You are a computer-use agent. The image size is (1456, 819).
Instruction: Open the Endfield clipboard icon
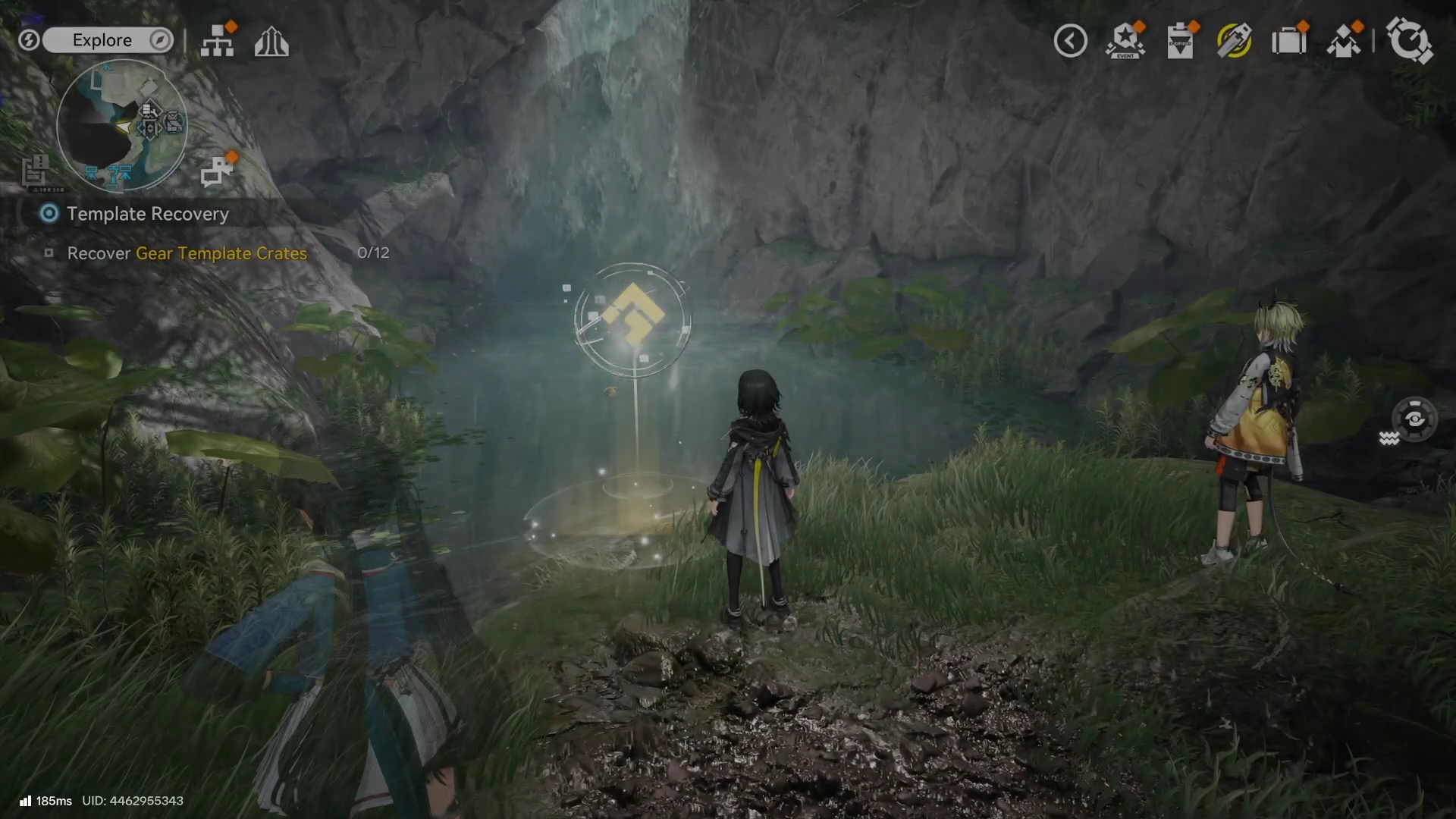(x=1180, y=41)
